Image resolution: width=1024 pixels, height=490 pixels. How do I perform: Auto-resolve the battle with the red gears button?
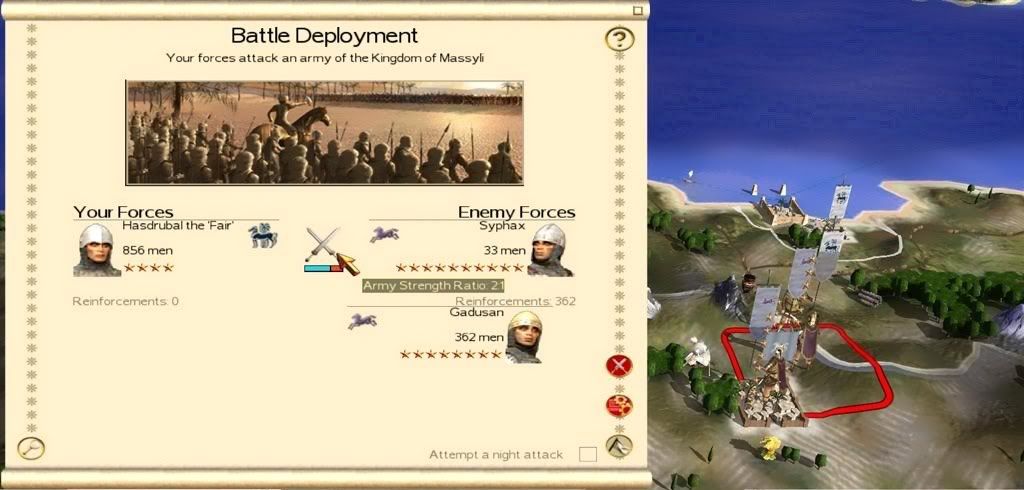click(x=619, y=406)
